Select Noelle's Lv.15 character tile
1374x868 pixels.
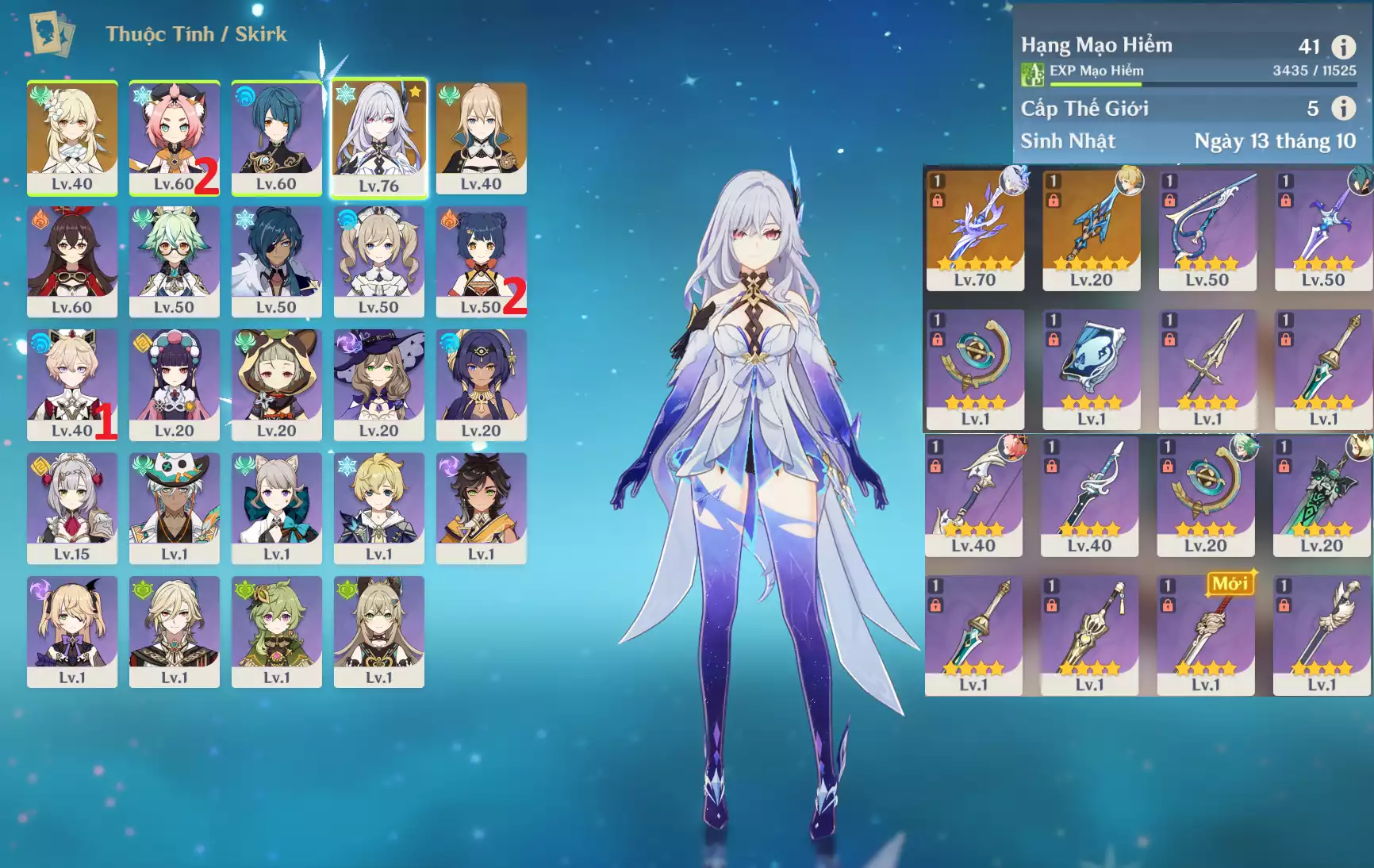click(x=71, y=508)
